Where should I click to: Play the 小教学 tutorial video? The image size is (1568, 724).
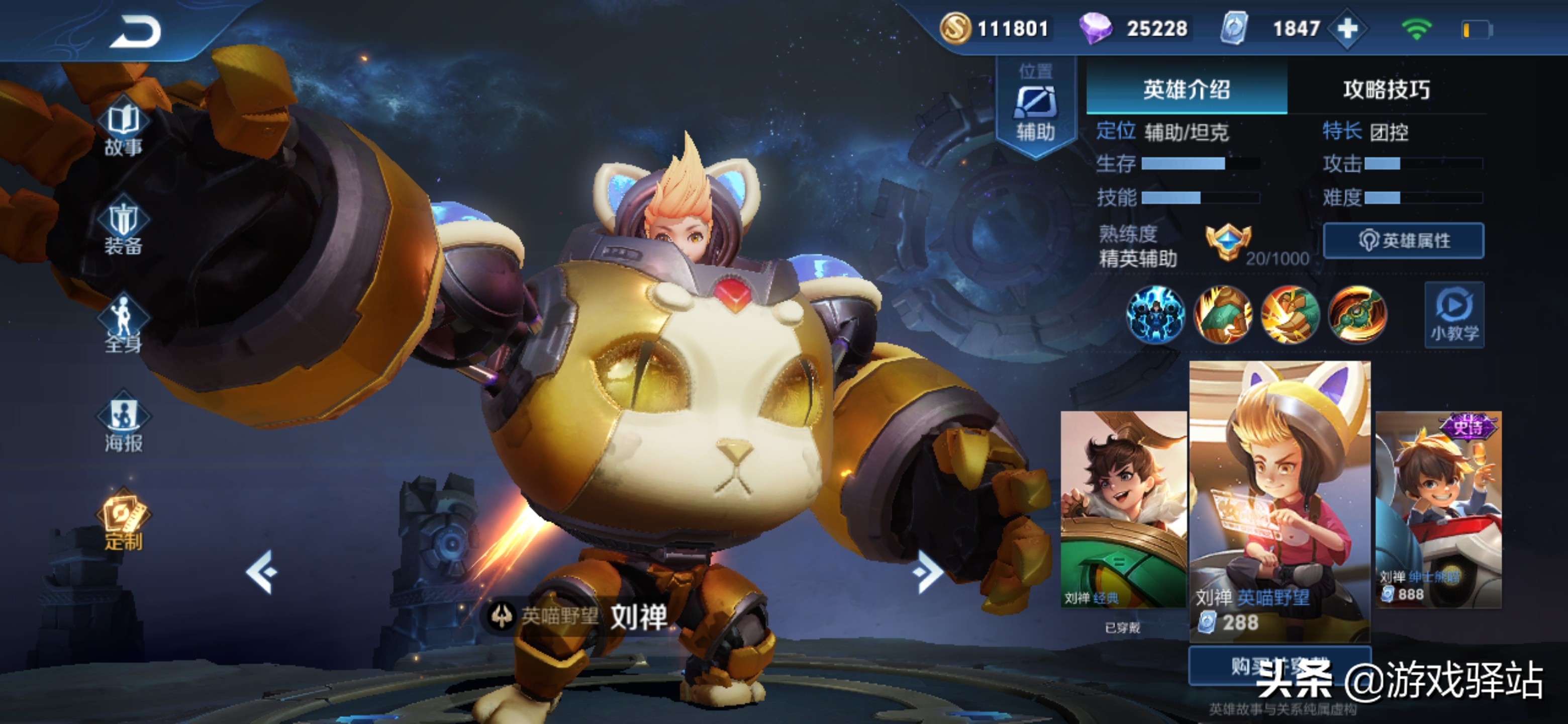[1453, 315]
